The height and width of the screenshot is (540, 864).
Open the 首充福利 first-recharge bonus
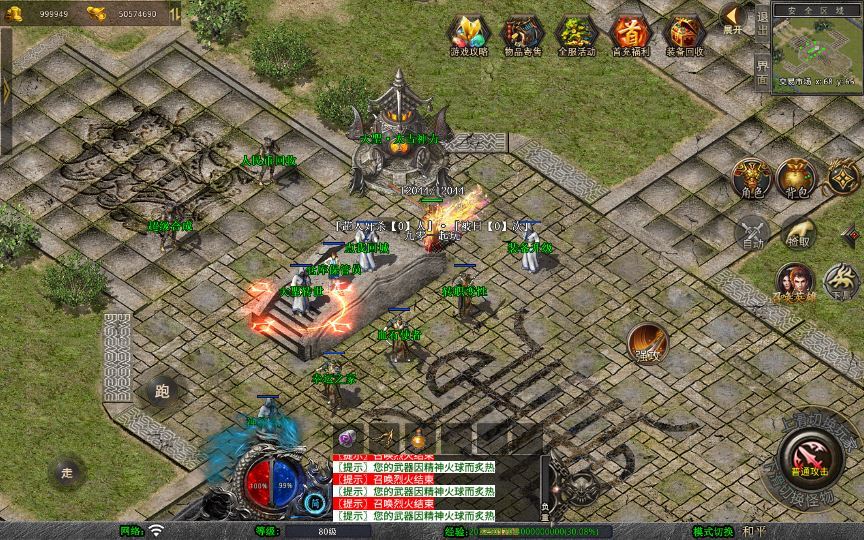coord(630,35)
